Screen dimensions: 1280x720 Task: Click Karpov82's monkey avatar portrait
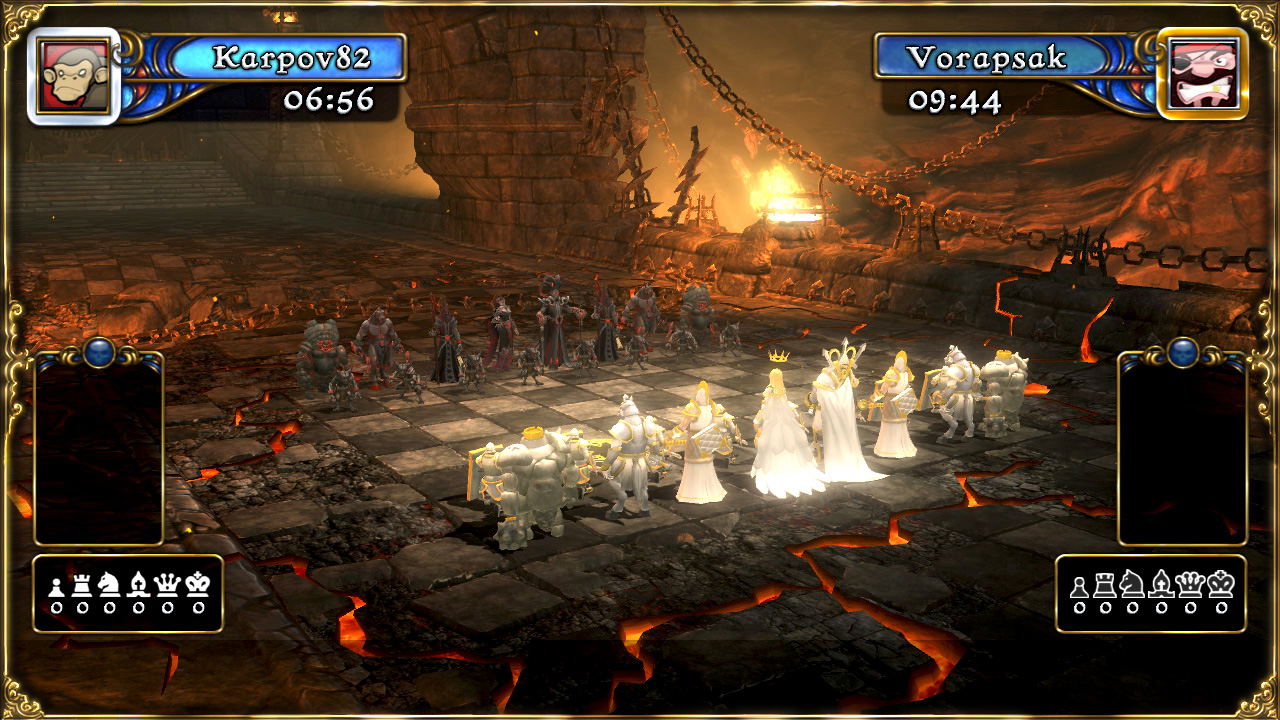pos(74,75)
